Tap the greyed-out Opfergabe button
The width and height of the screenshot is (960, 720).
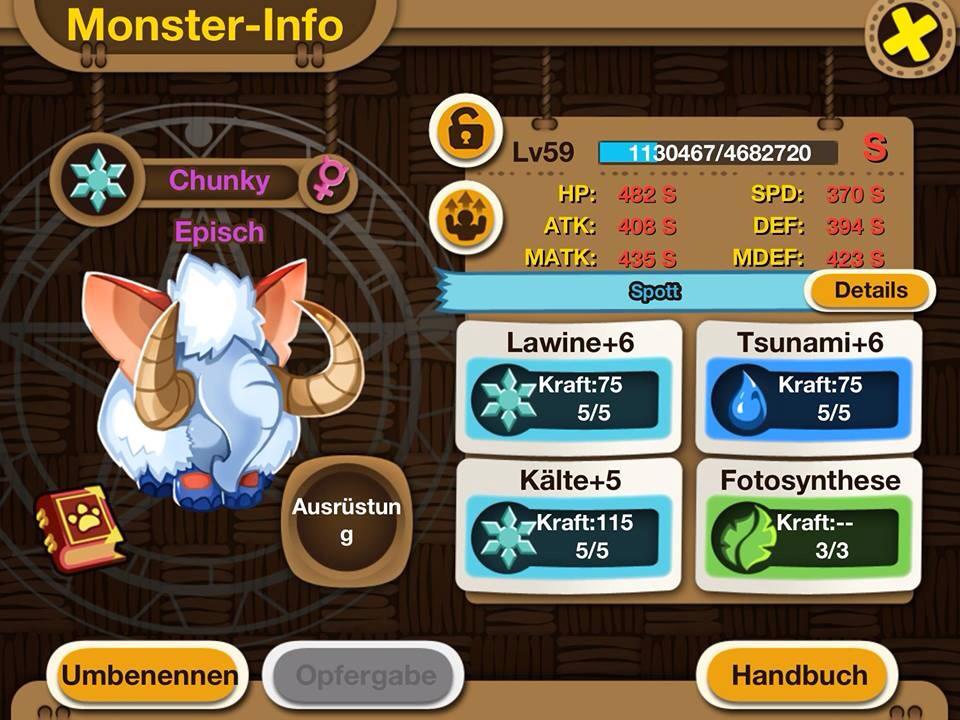click(x=365, y=674)
